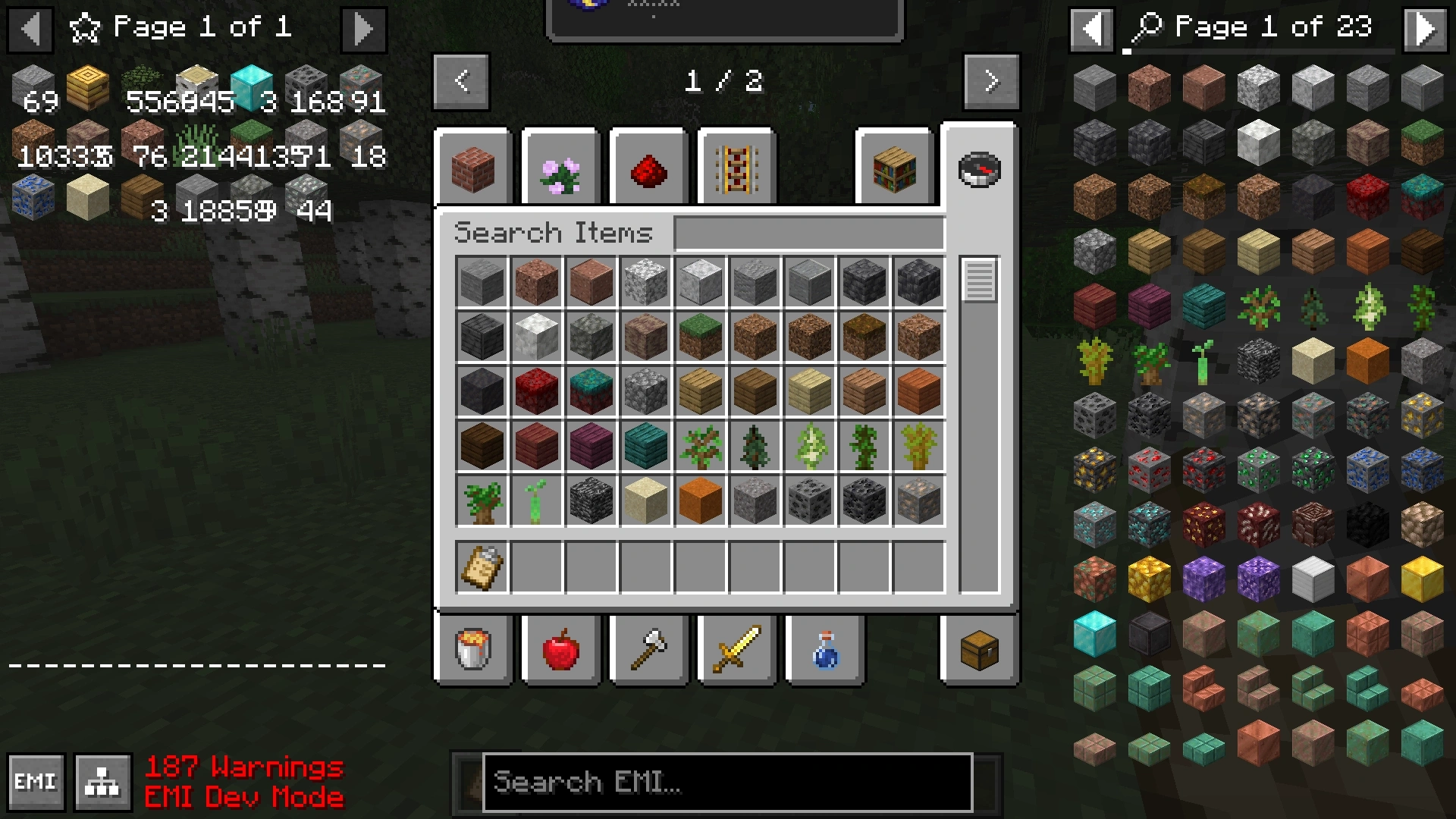Viewport: 1456px width, 819px height.
Task: Go back to previous creative tab page
Action: coord(461,81)
